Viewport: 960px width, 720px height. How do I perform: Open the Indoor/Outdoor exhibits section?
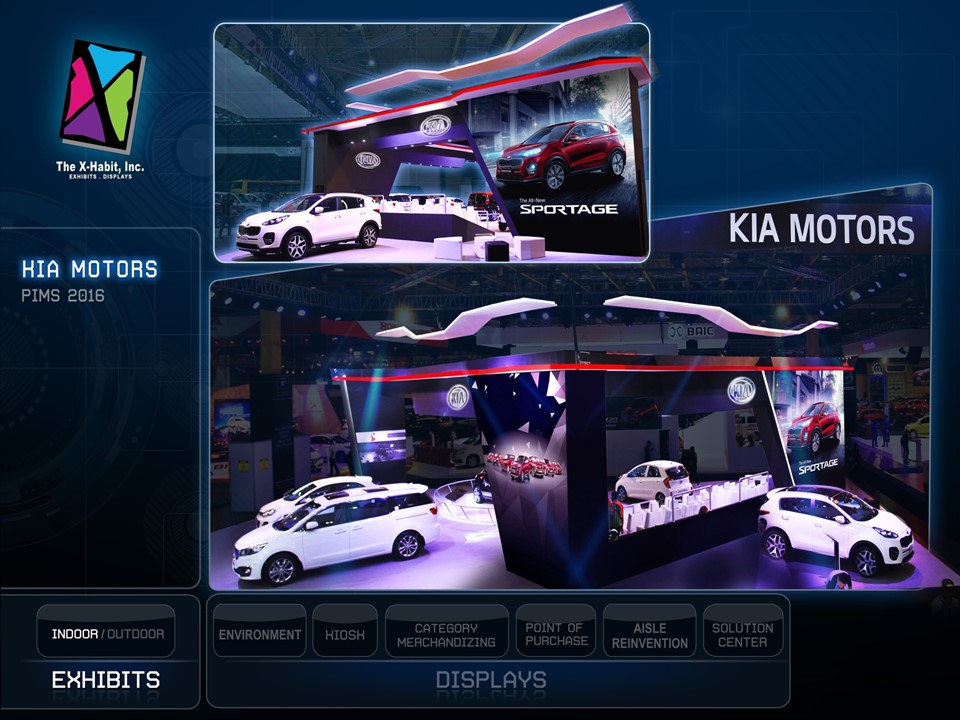click(108, 633)
